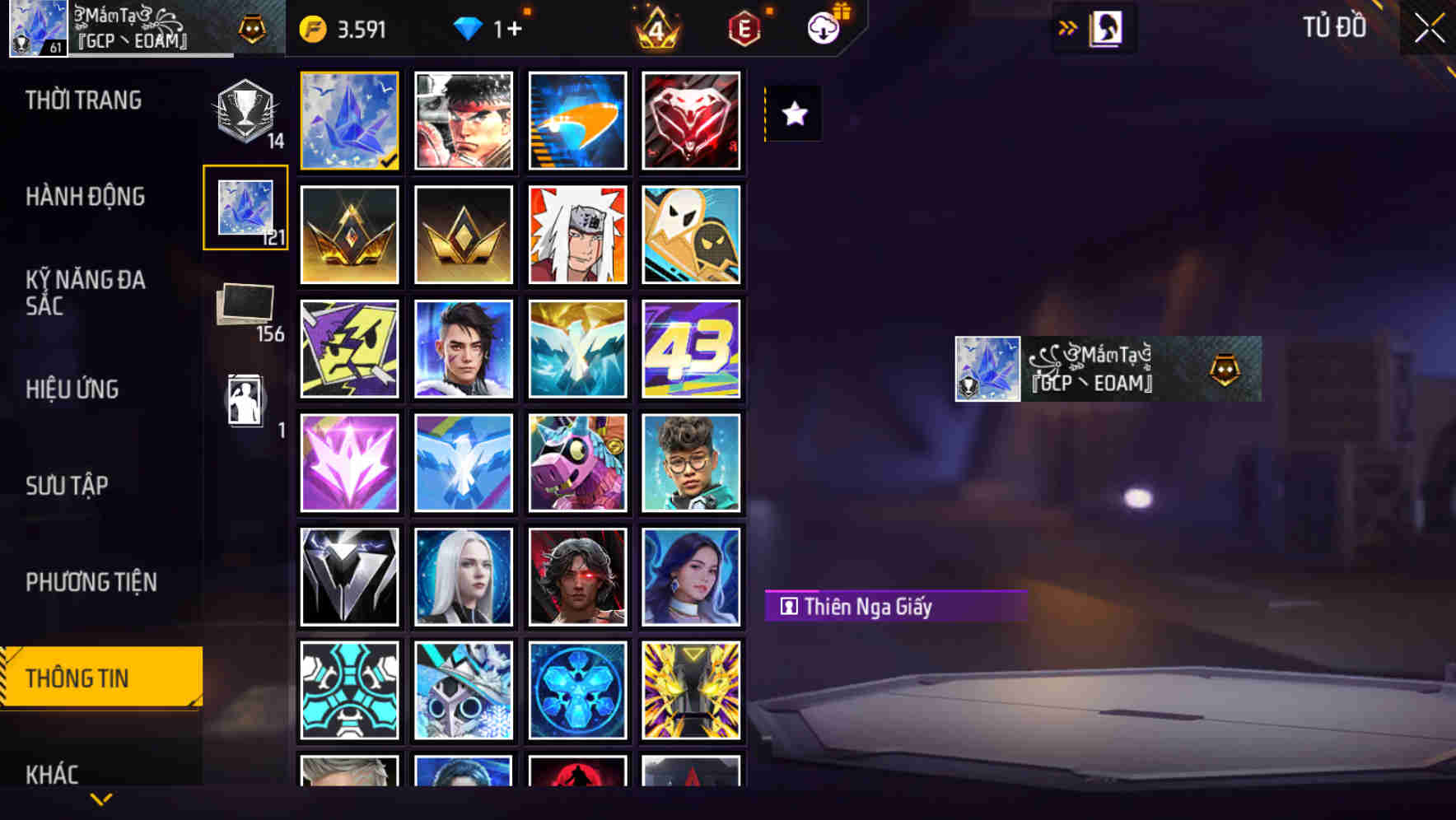Expand the sidebar with the down chevron
This screenshot has height=820, width=1456.
101,797
